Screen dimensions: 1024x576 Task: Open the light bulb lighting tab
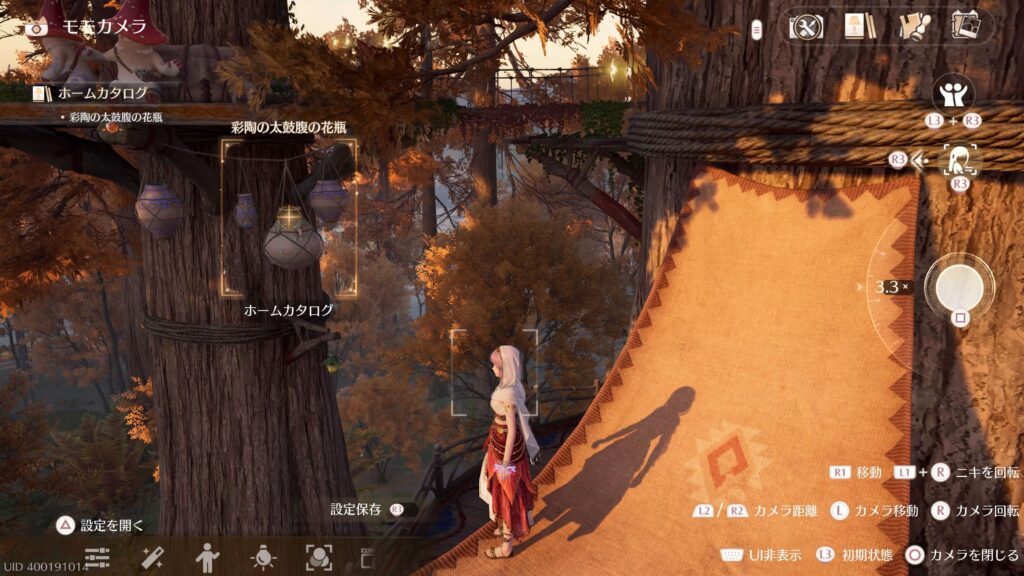tap(264, 557)
